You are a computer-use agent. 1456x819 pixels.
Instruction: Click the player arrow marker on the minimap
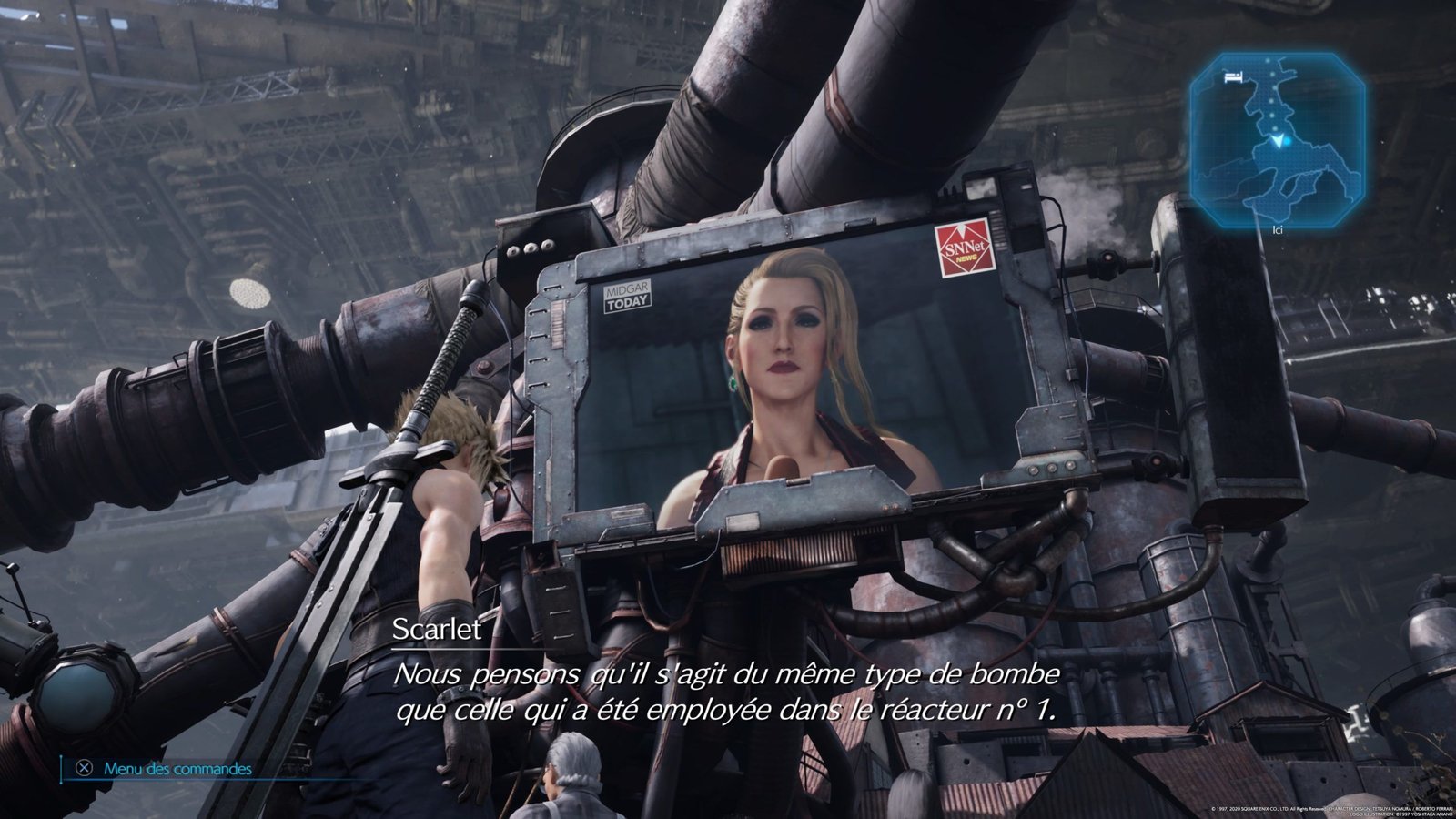(x=1279, y=141)
